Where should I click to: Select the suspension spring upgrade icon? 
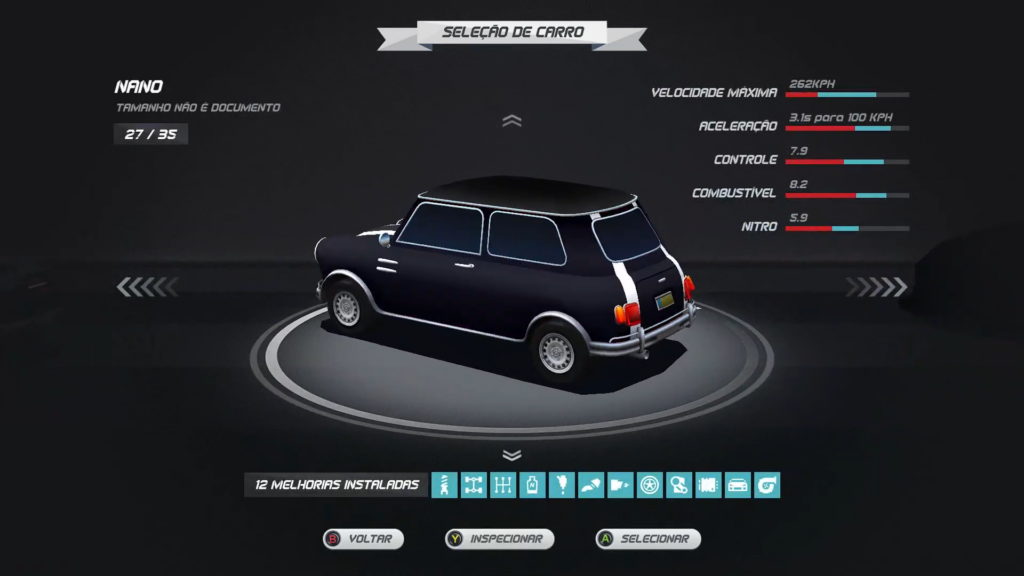[444, 485]
